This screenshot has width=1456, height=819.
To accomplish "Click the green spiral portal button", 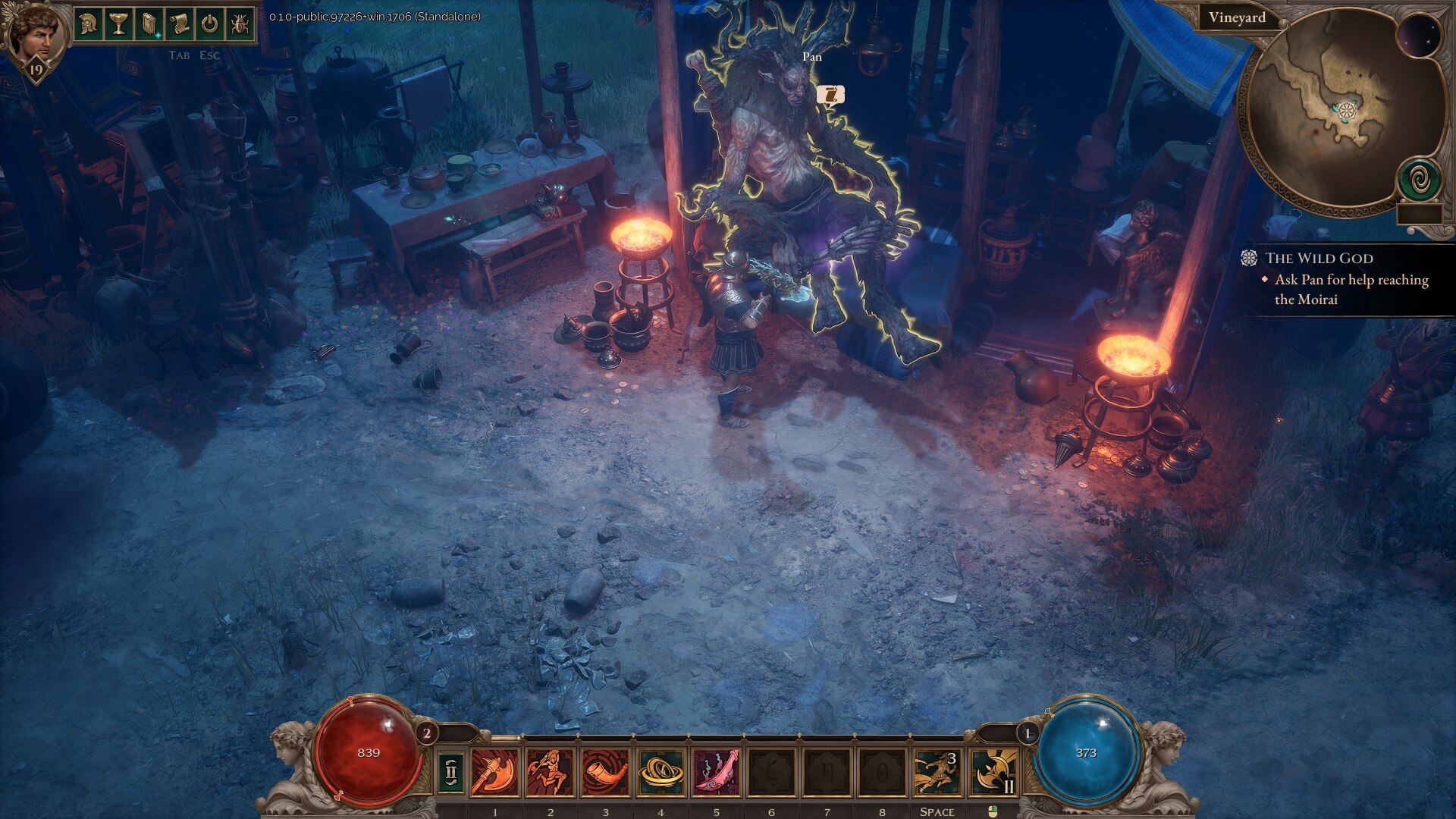I will point(1419,181).
